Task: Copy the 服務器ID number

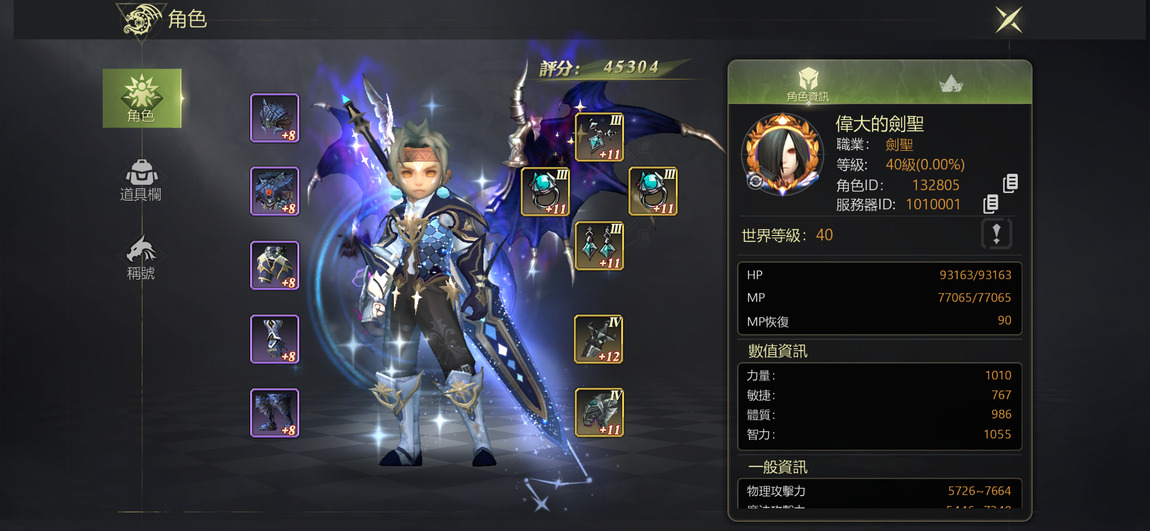Action: (x=990, y=204)
